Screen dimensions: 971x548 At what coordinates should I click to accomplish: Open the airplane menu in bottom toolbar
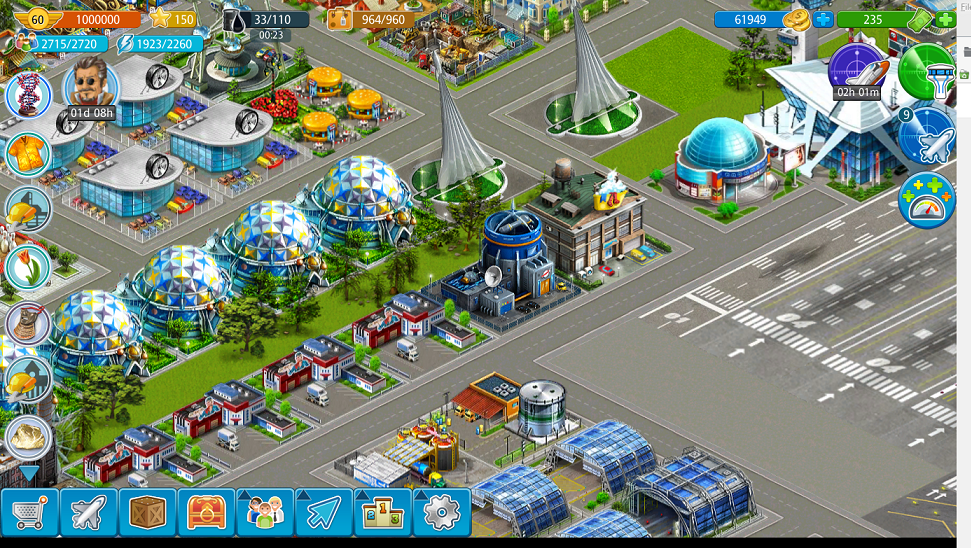click(x=89, y=513)
